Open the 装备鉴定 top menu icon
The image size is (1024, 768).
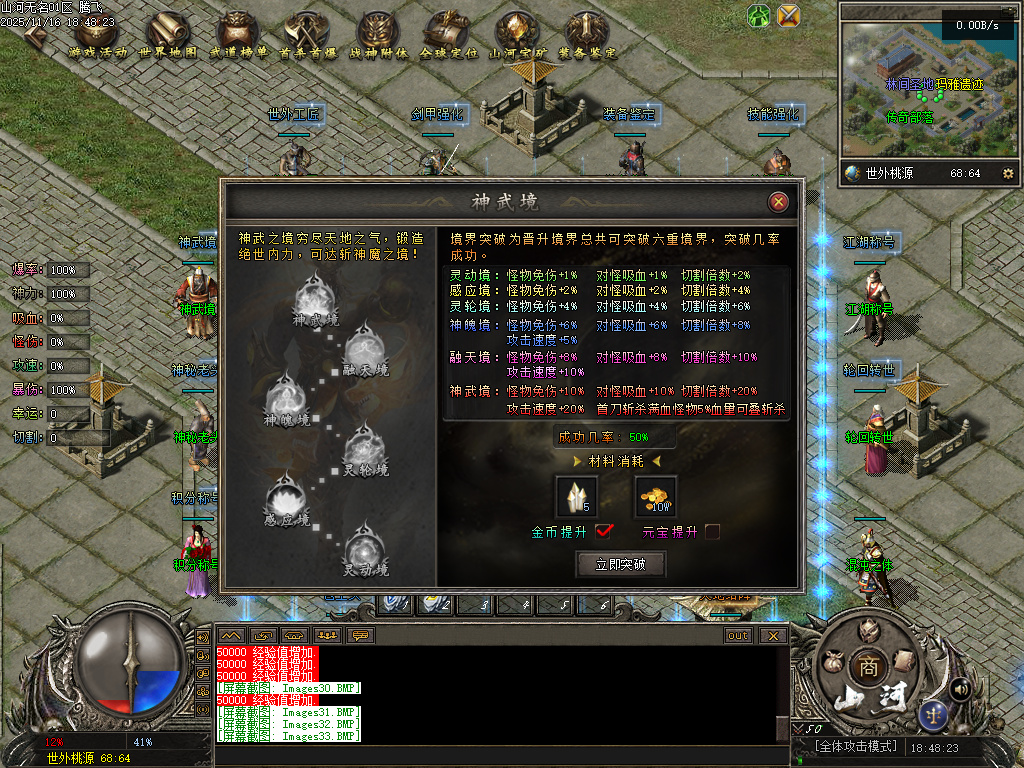[x=588, y=34]
